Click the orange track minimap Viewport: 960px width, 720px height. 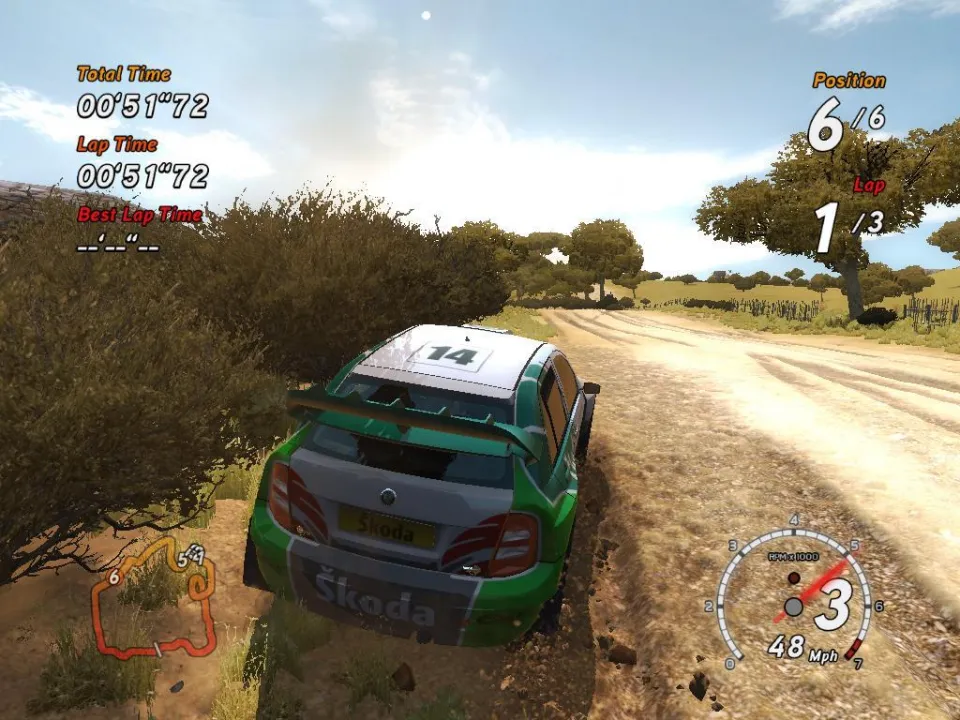click(153, 598)
